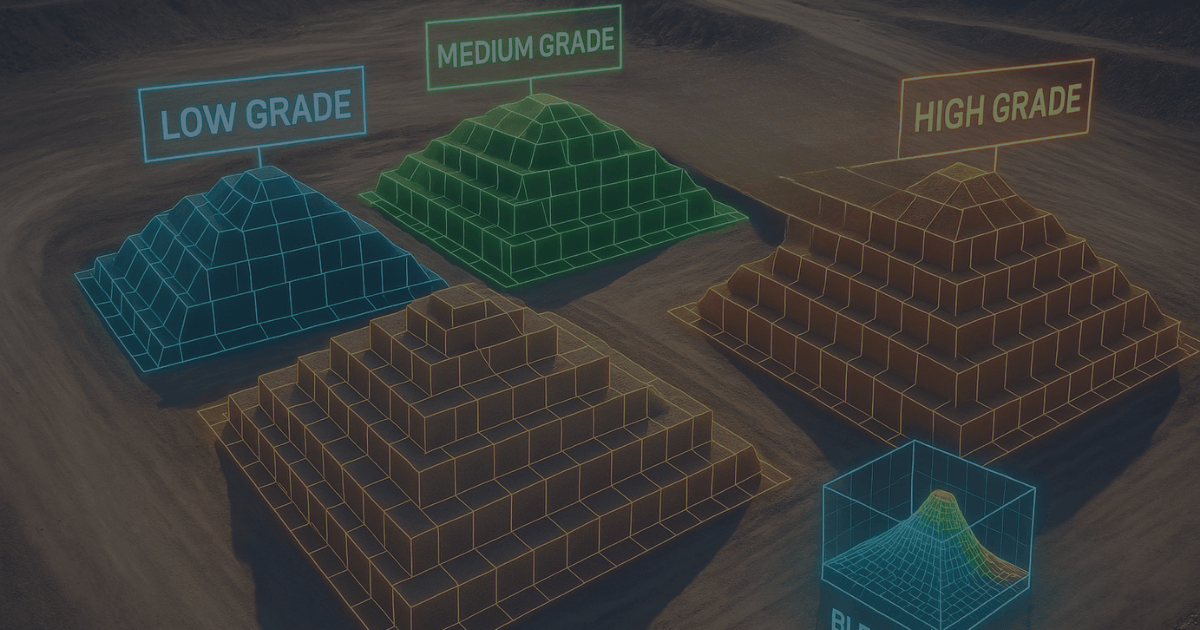
Task: Open the 3D surface chart panel
Action: (x=928, y=537)
